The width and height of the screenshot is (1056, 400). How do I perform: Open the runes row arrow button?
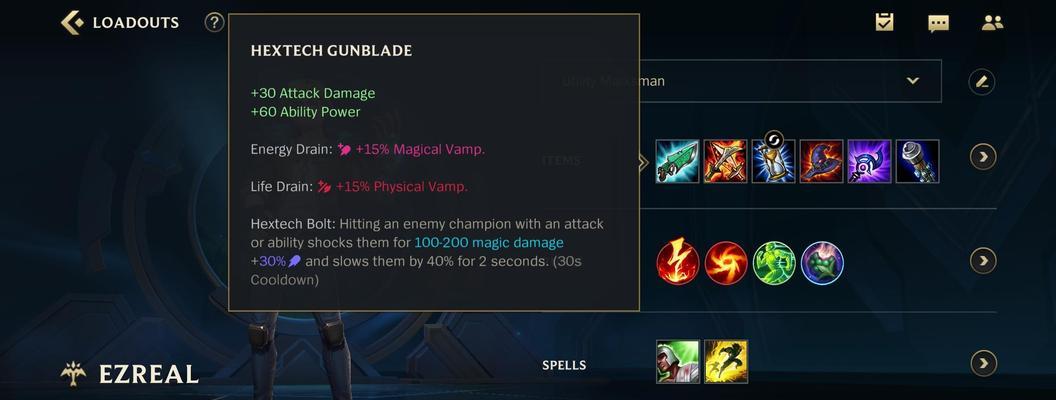click(983, 261)
